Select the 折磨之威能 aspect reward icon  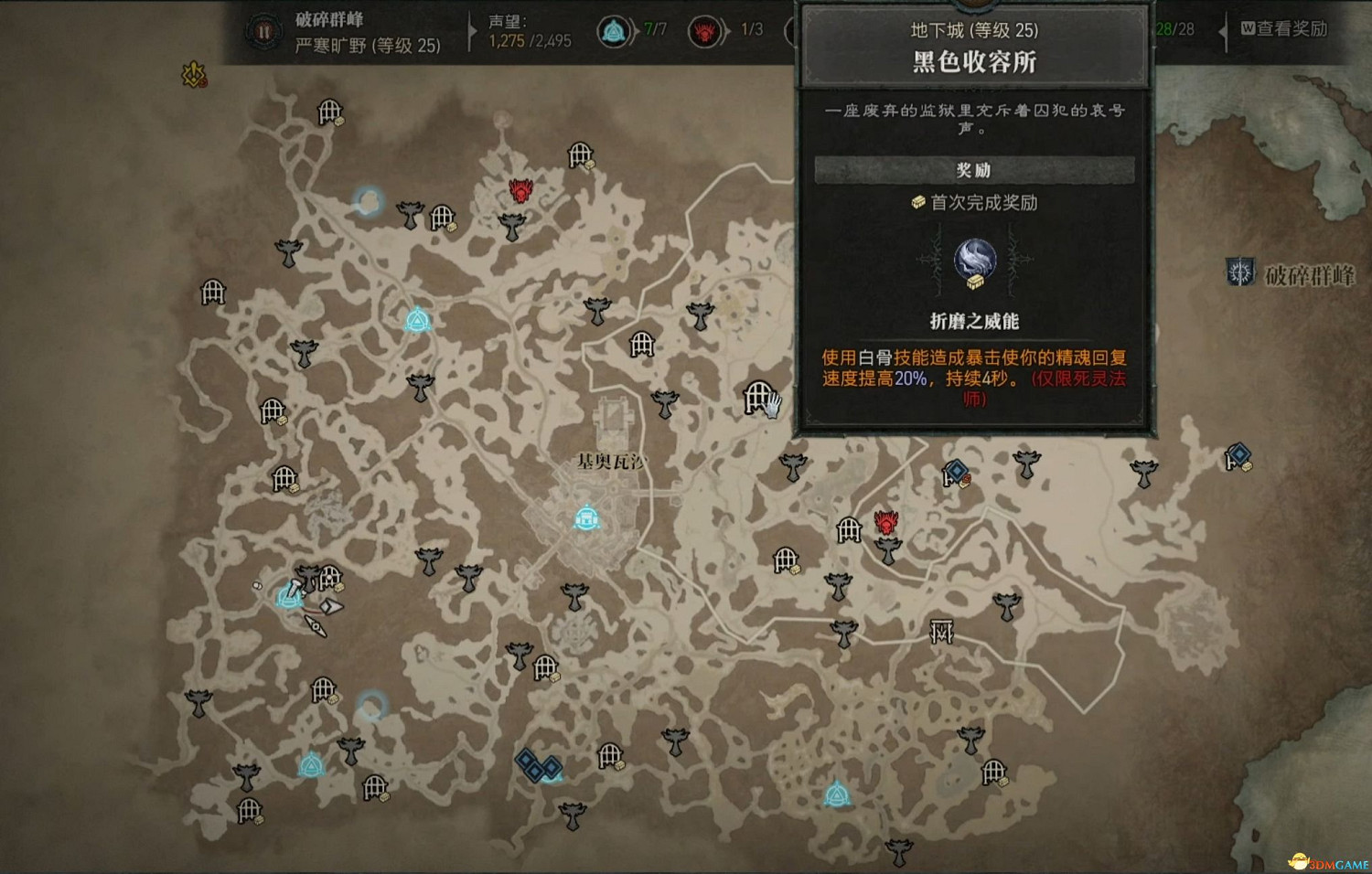tap(977, 259)
